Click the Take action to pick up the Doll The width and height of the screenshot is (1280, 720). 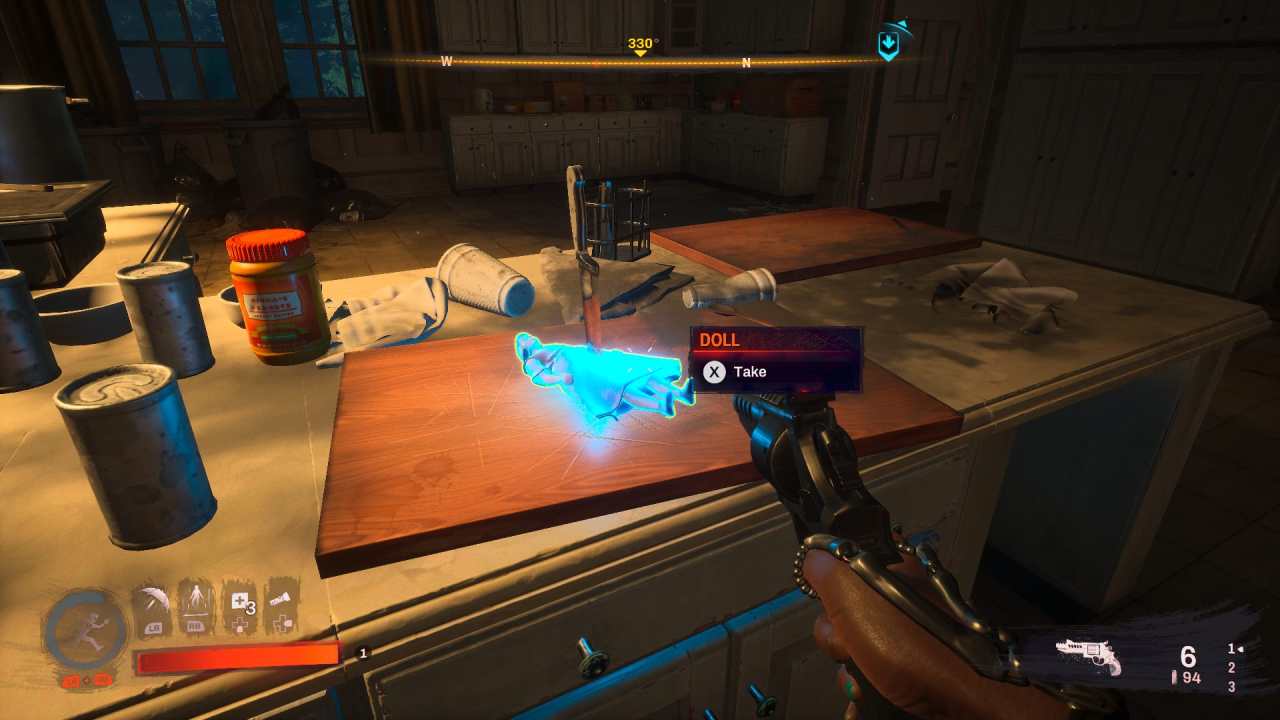coord(749,371)
